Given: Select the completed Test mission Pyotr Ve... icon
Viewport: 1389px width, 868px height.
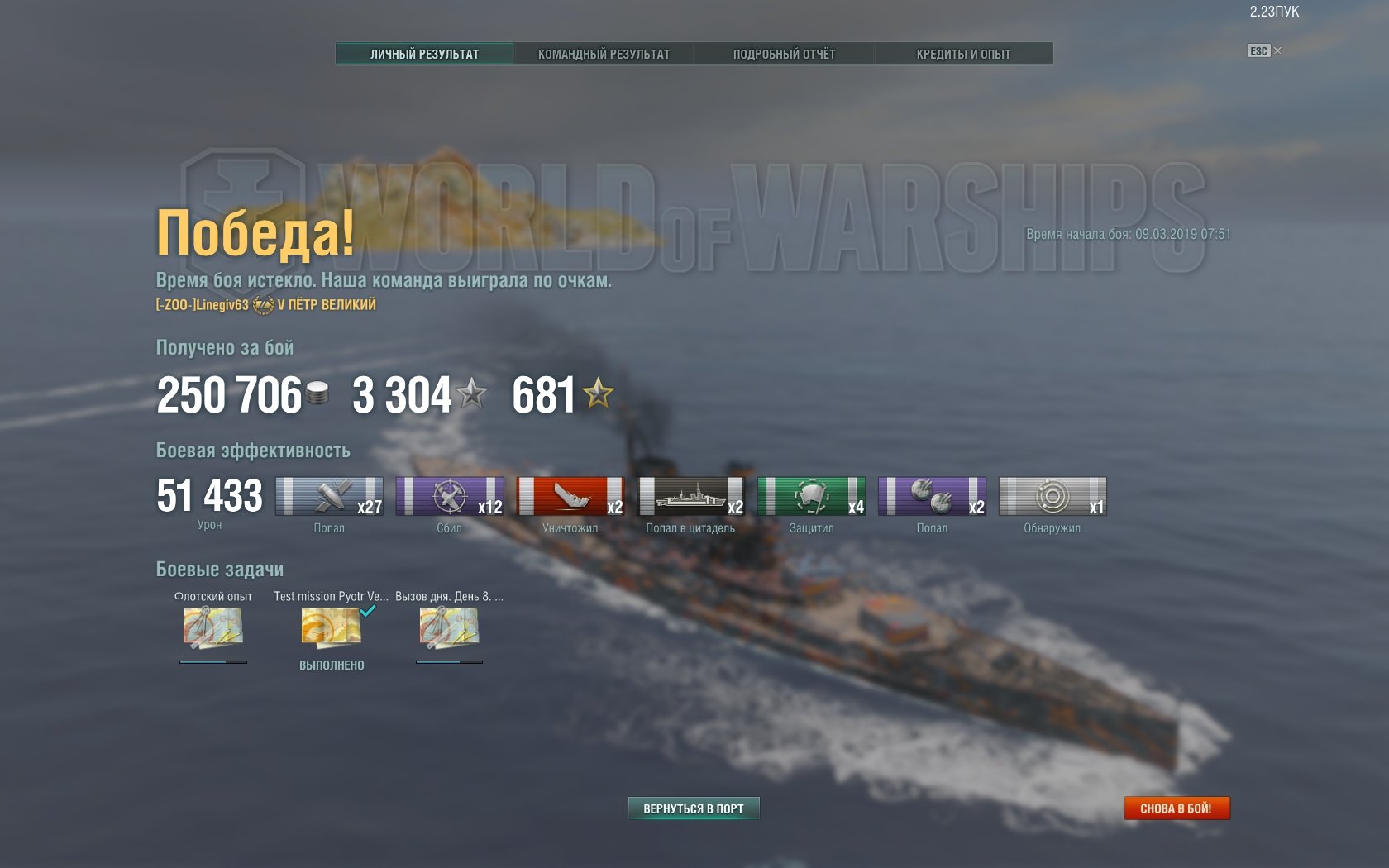Looking at the screenshot, I should [x=331, y=627].
